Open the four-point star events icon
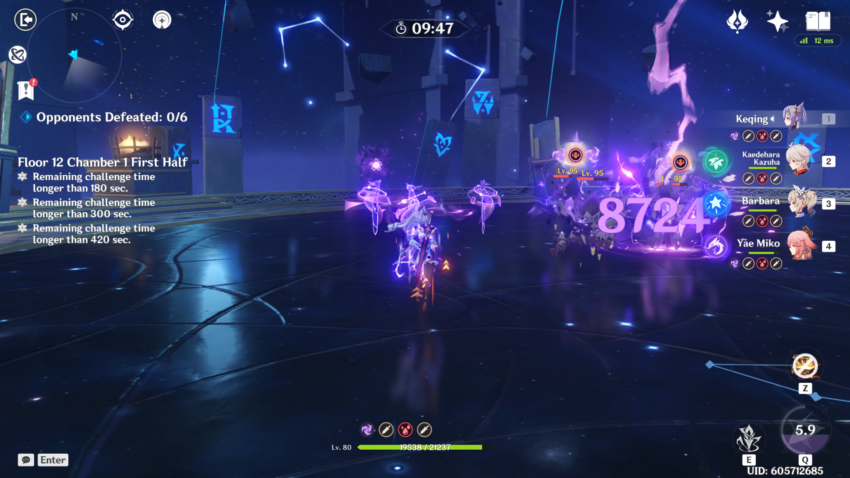The width and height of the screenshot is (850, 478). click(777, 21)
